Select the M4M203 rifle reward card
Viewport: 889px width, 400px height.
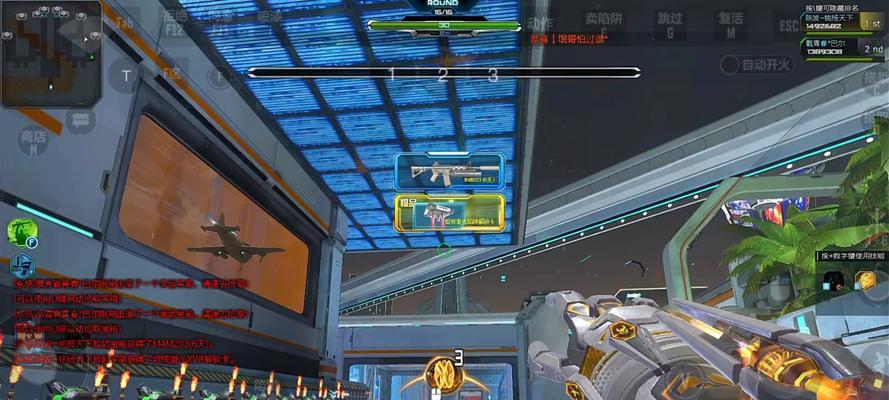(449, 173)
